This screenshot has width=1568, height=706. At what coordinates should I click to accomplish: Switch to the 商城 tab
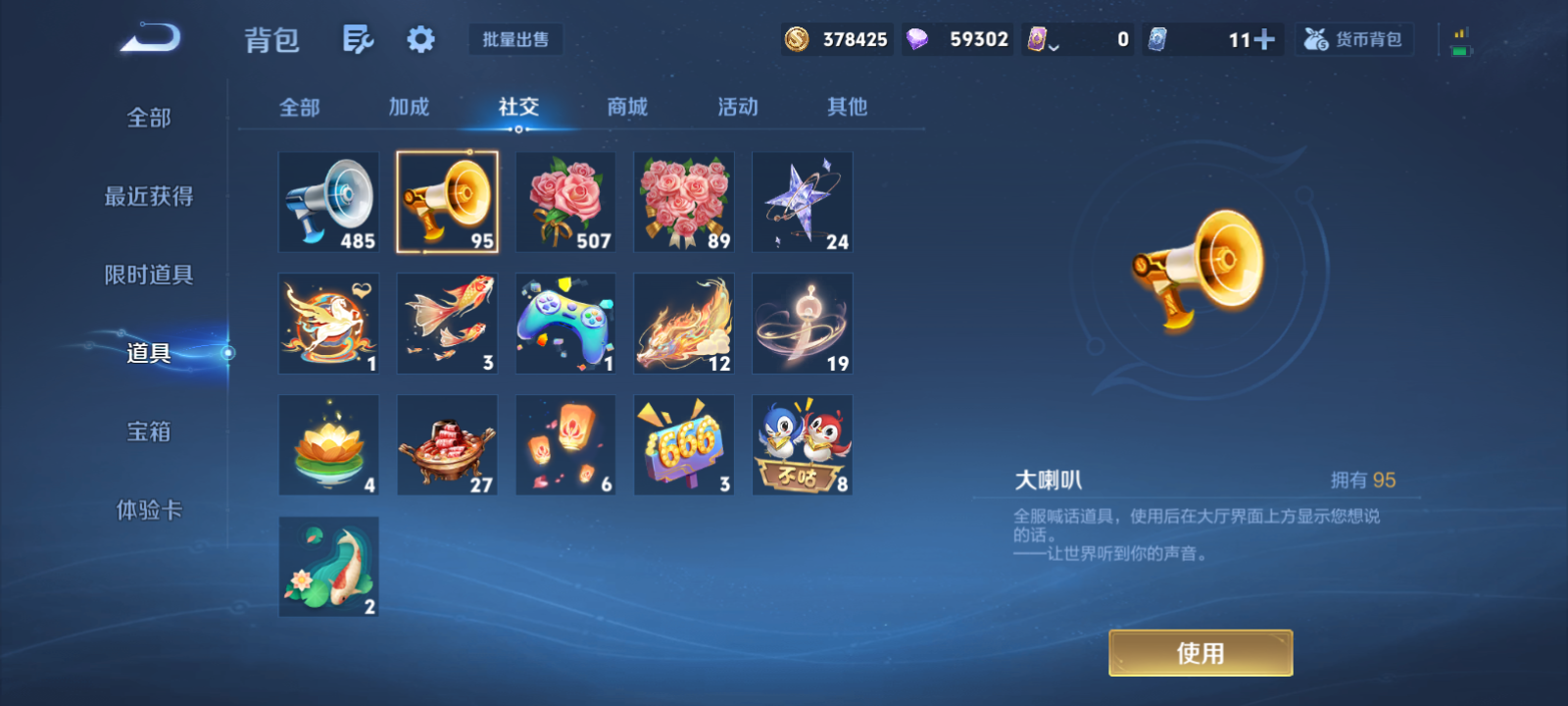(626, 108)
